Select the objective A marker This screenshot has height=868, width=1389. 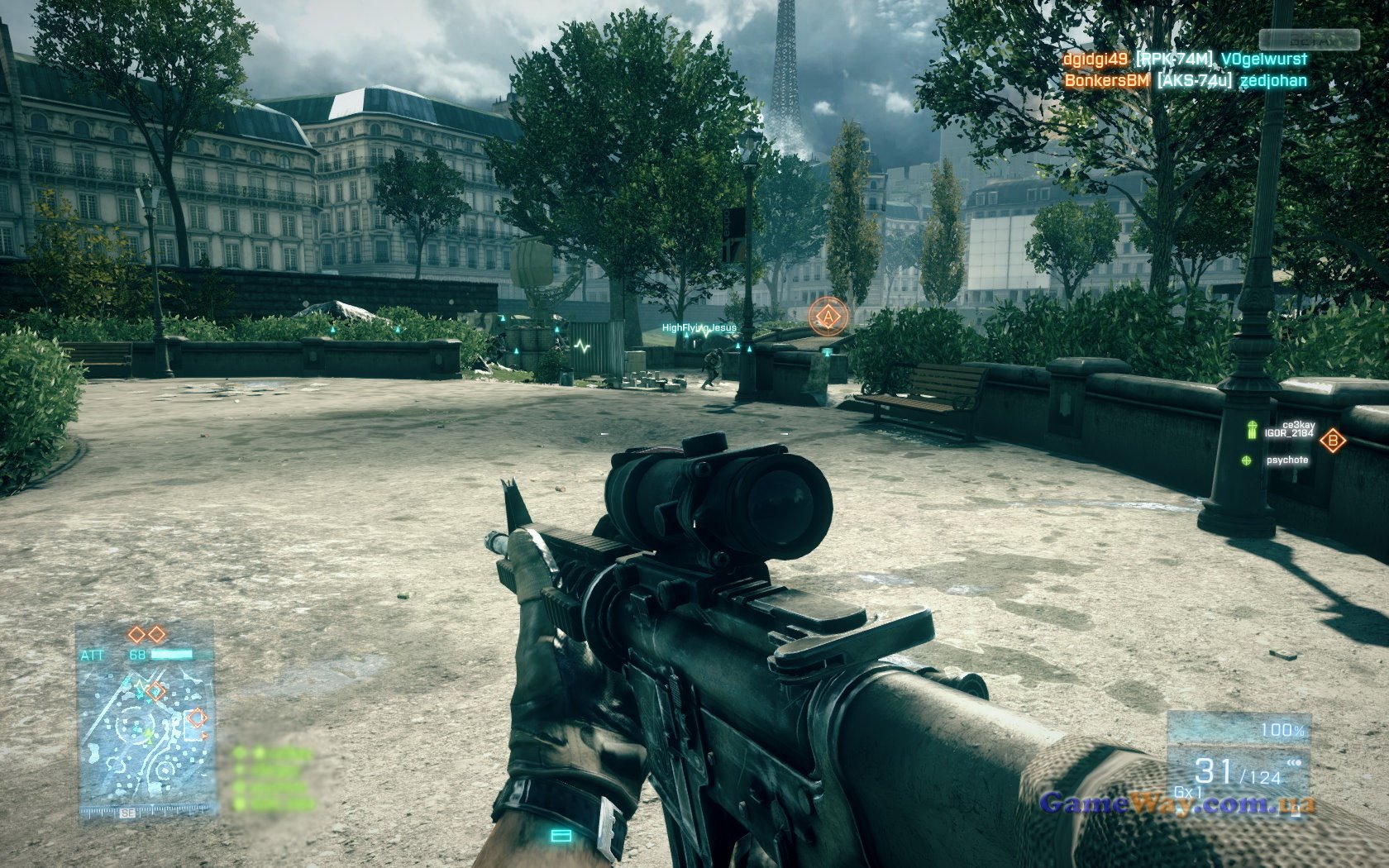coord(825,317)
